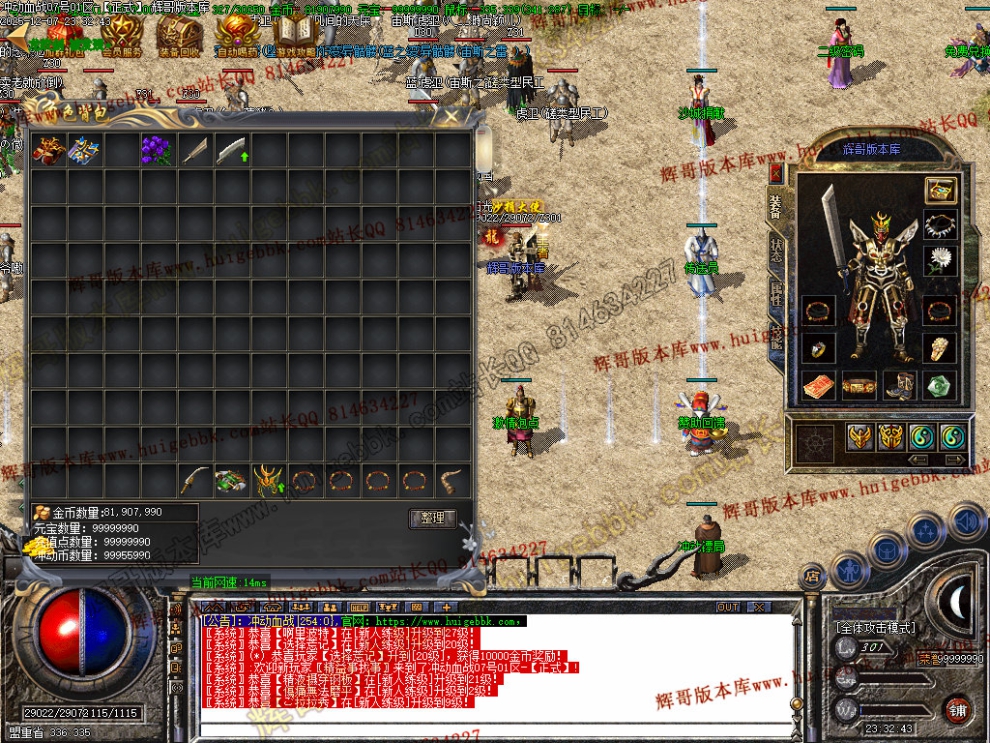990x743 pixels.
Task: Open the treasure chest icon in equipment panel
Action: pyautogui.click(x=939, y=190)
